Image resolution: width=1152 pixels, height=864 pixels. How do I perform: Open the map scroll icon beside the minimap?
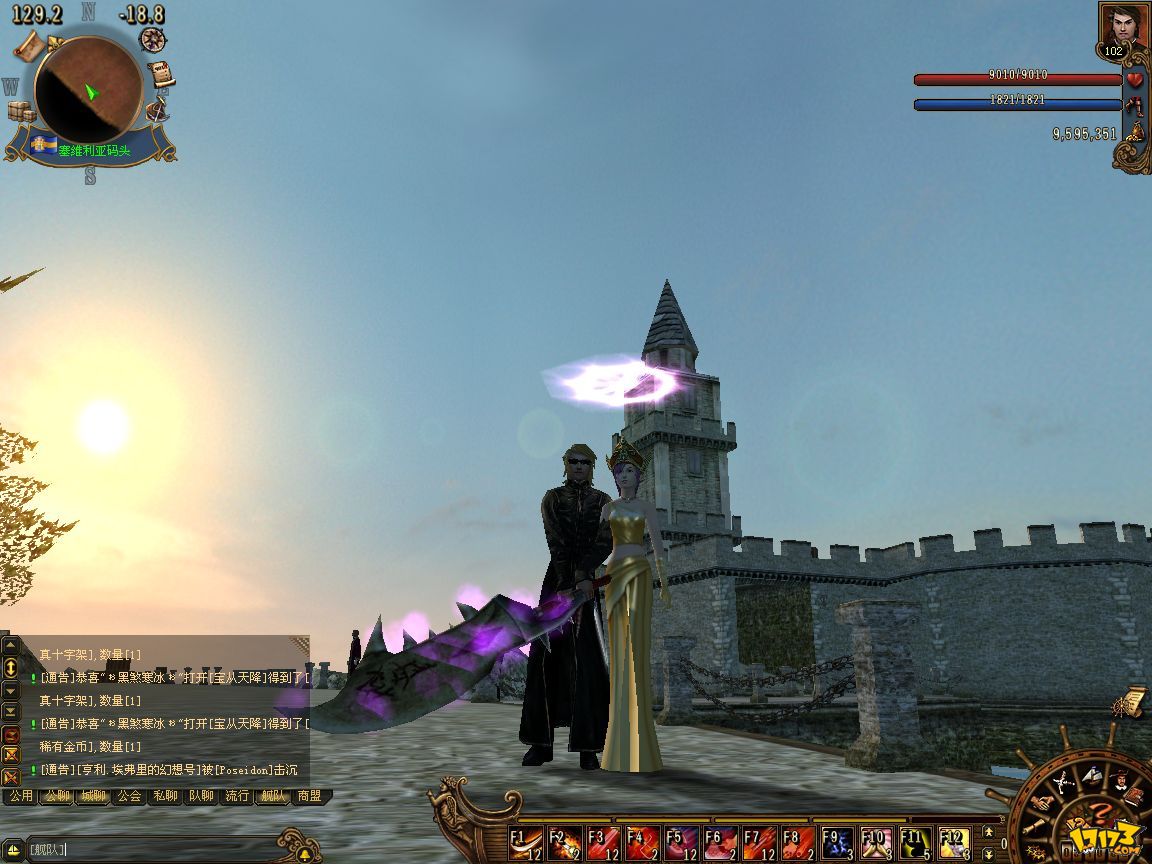[28, 44]
